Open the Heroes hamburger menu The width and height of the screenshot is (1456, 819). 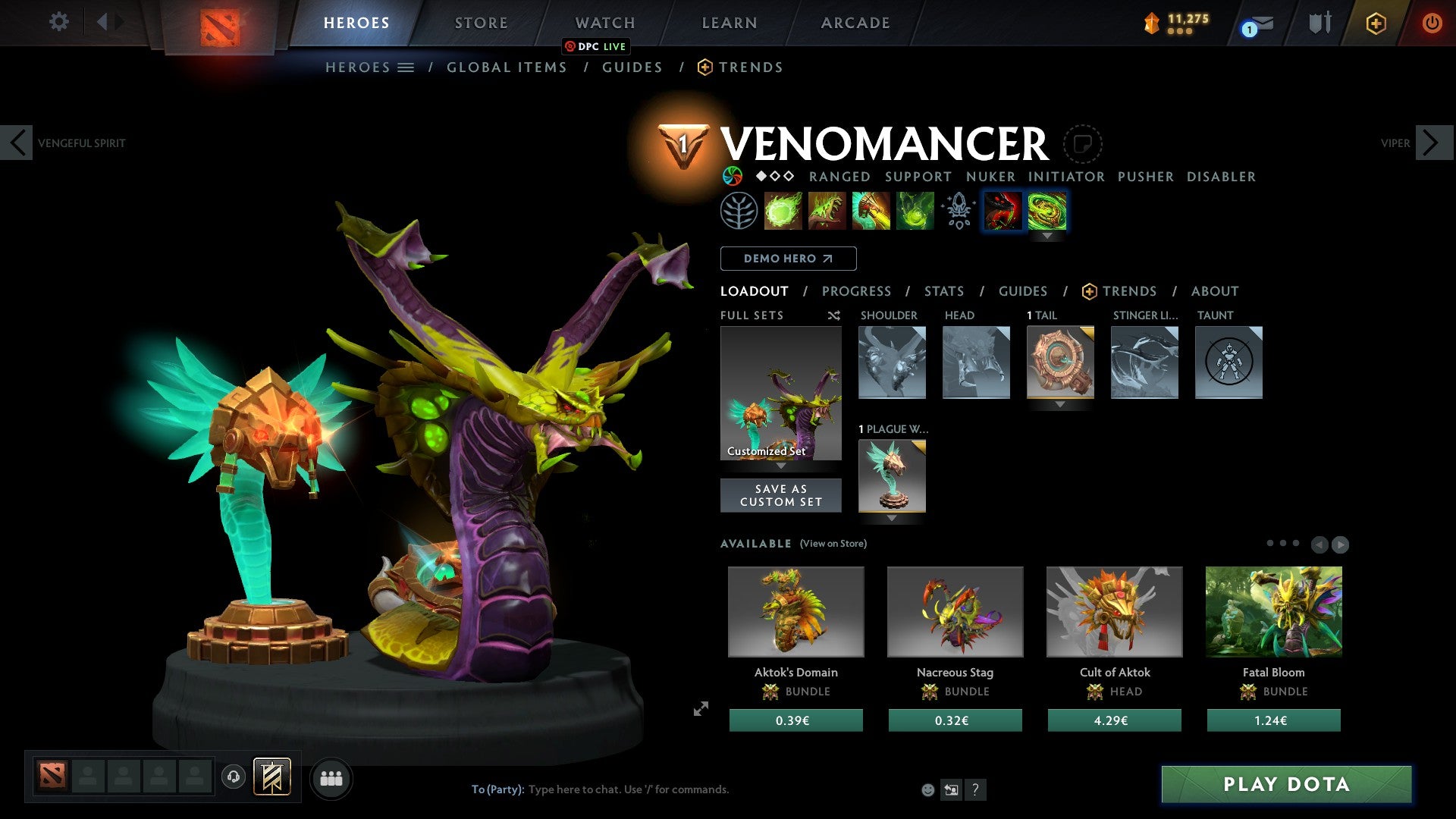406,67
